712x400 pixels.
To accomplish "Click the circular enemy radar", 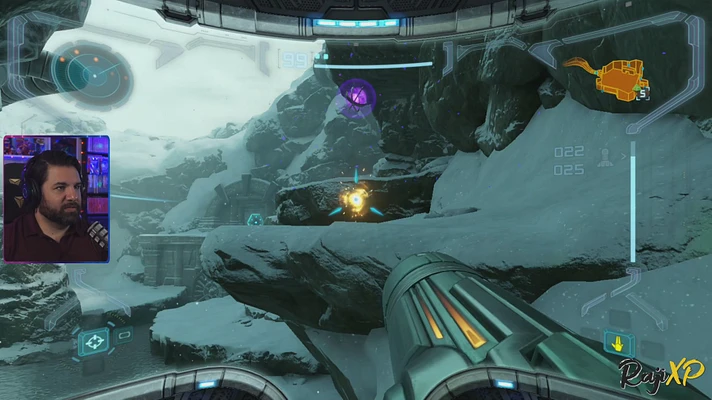I will [92, 71].
